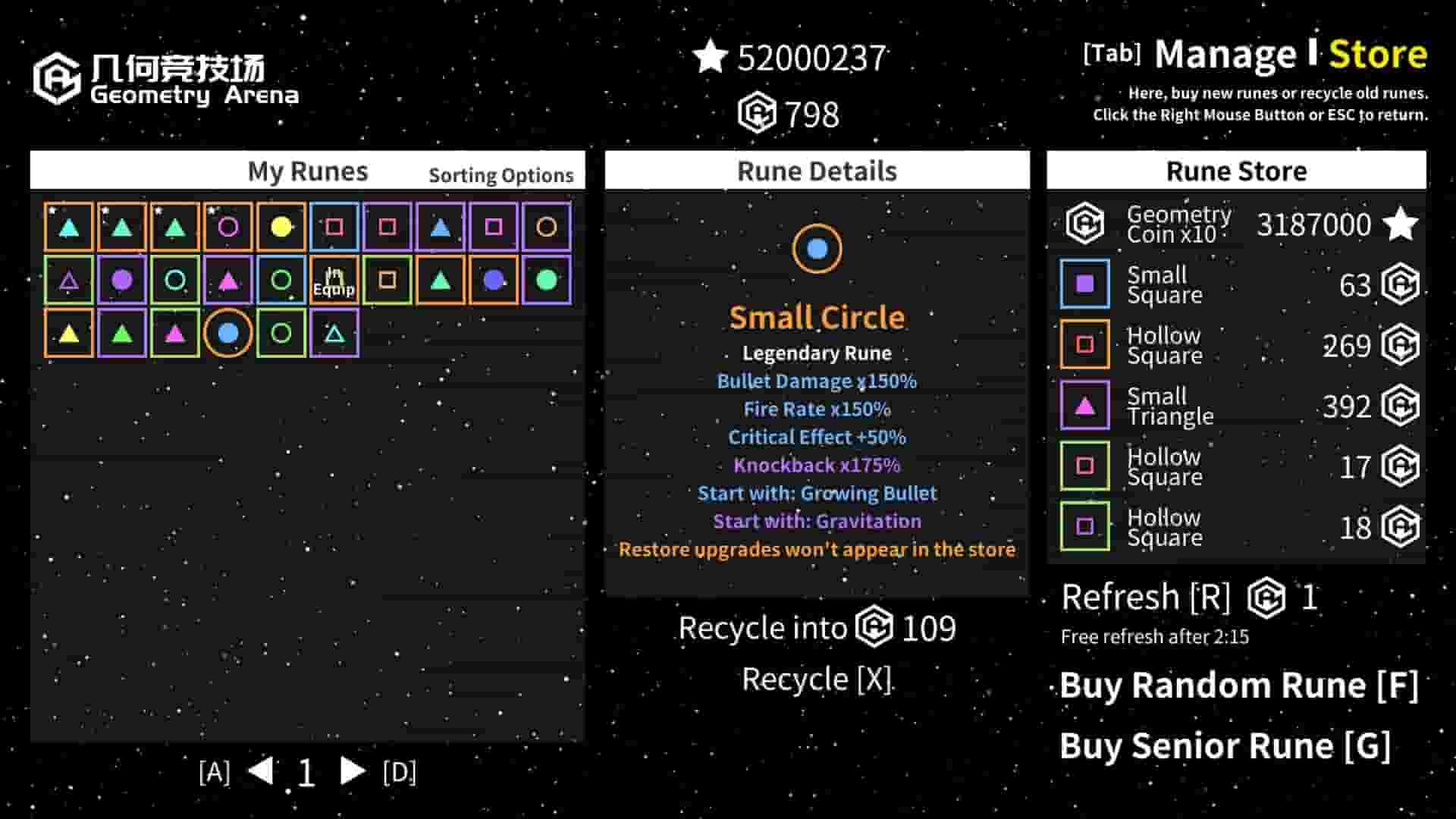
Task: Click the Geometry Coin x10 store item
Action: (x=1228, y=224)
